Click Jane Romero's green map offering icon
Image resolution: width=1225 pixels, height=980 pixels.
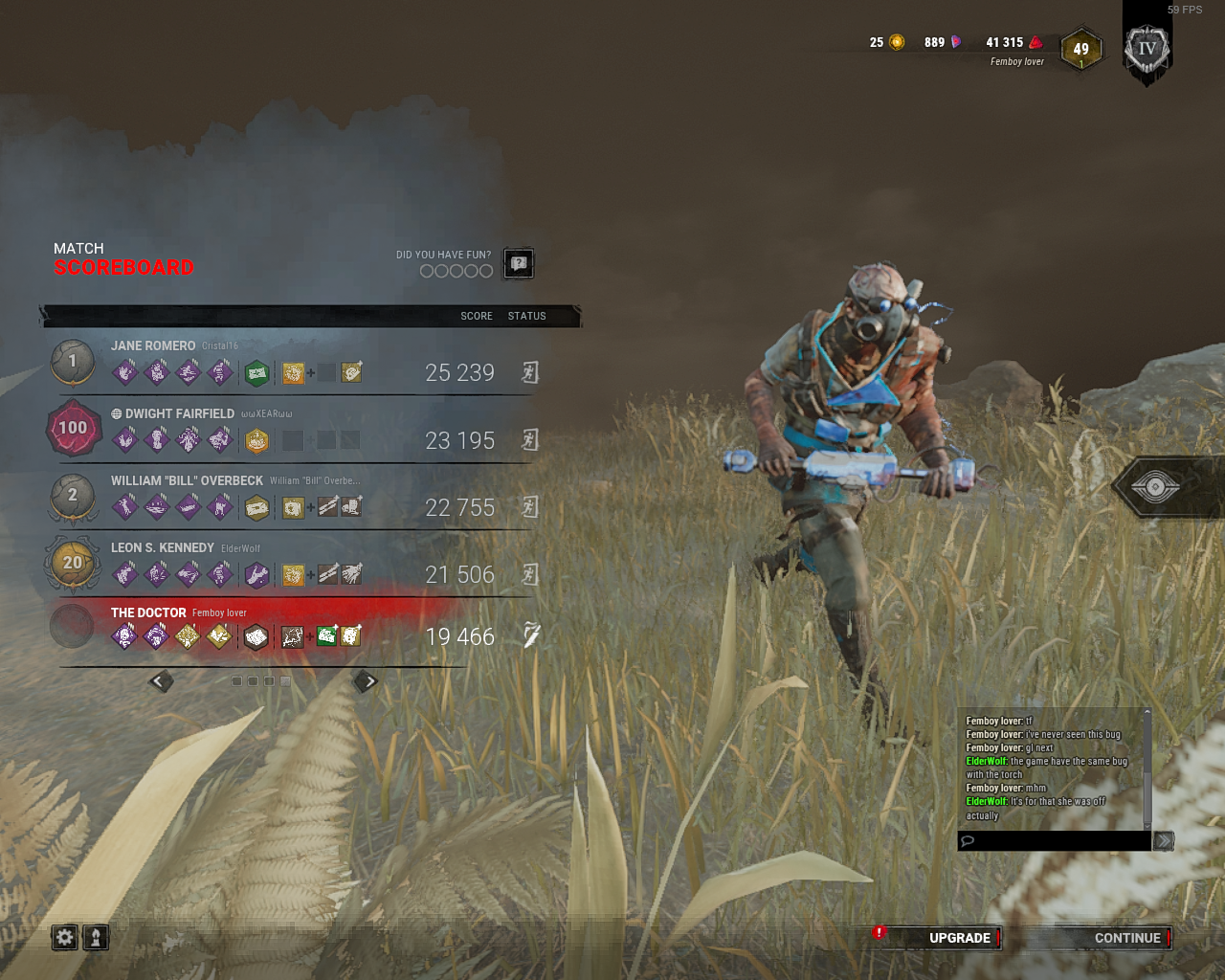[256, 373]
